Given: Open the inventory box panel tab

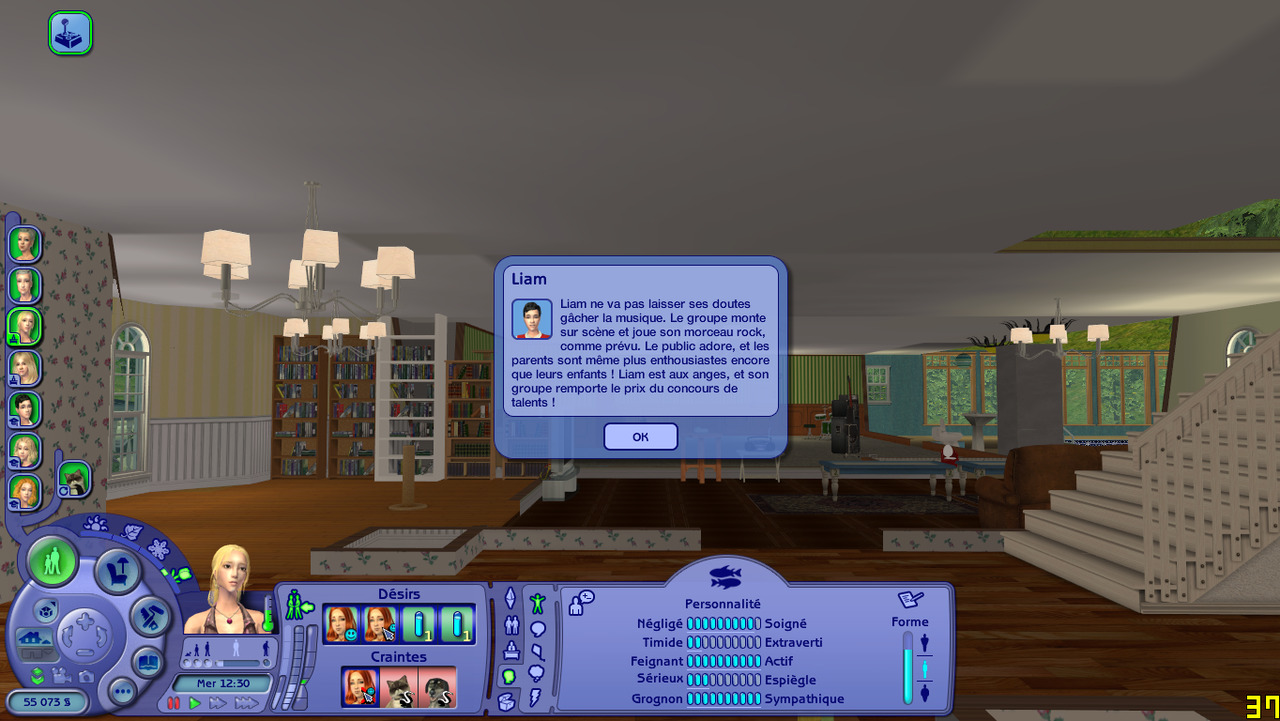Looking at the screenshot, I should [x=507, y=701].
